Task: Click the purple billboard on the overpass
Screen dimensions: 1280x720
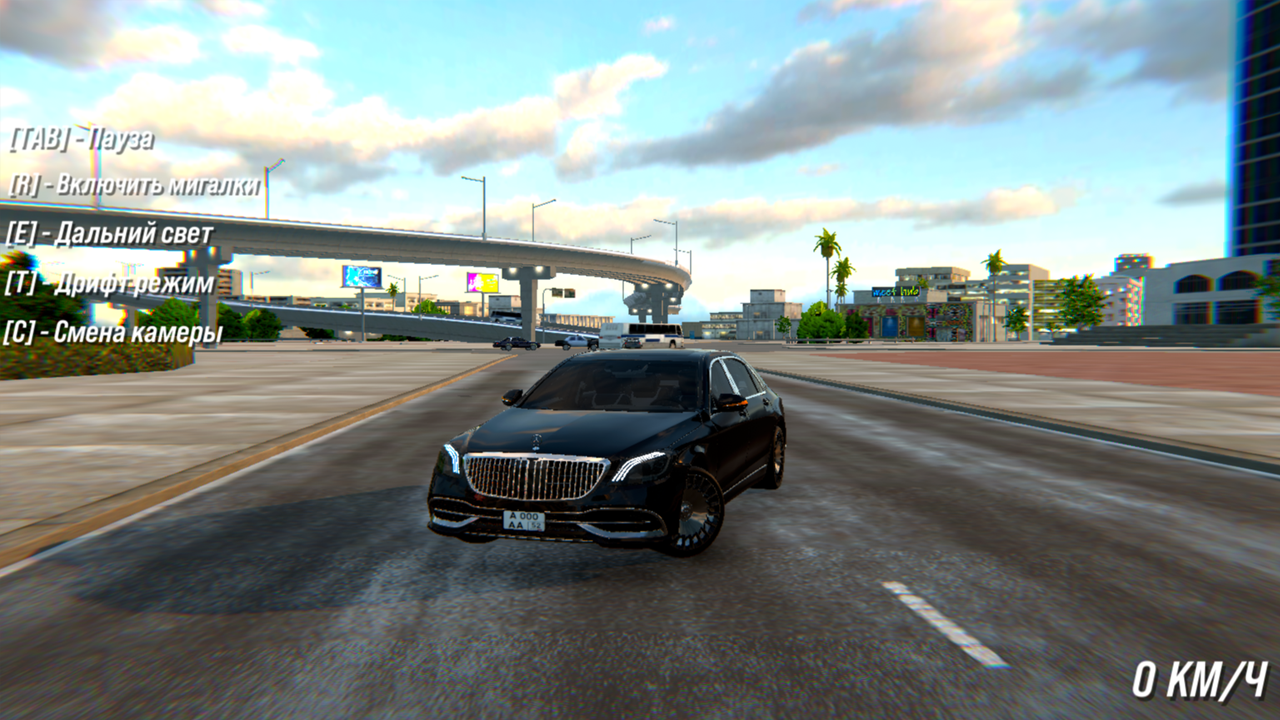Action: (482, 281)
